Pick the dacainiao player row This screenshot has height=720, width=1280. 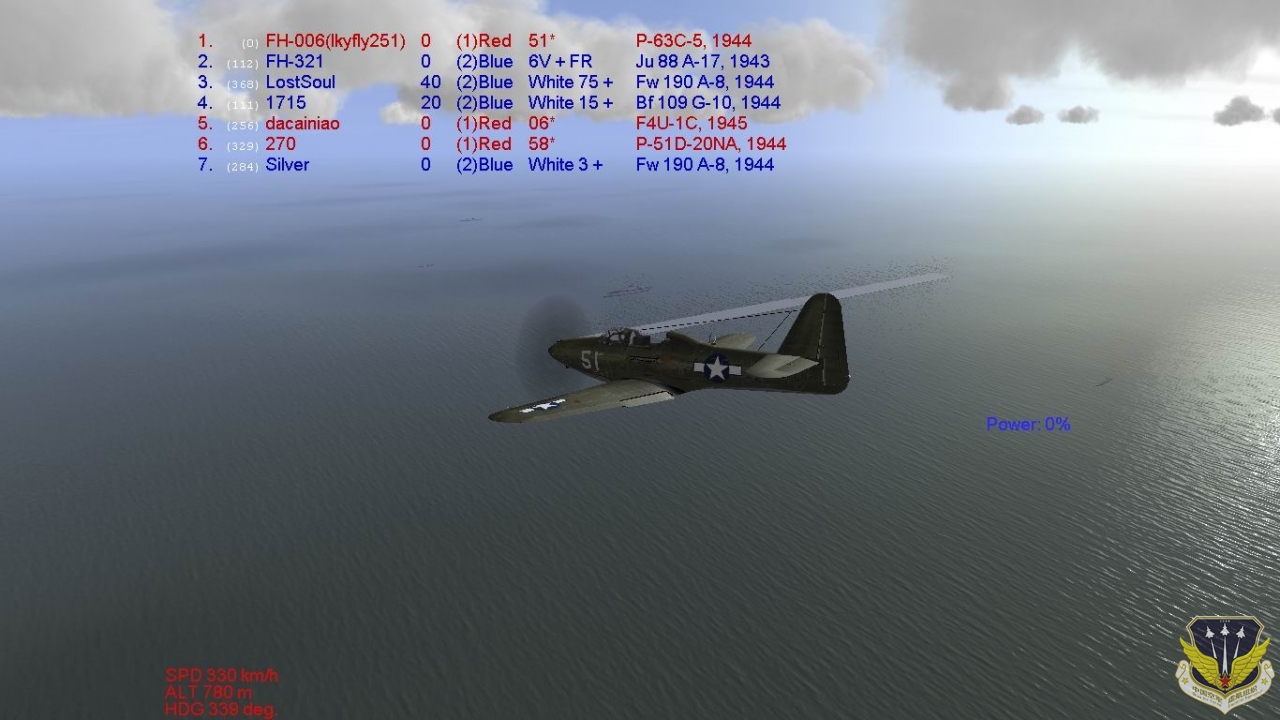tap(302, 124)
